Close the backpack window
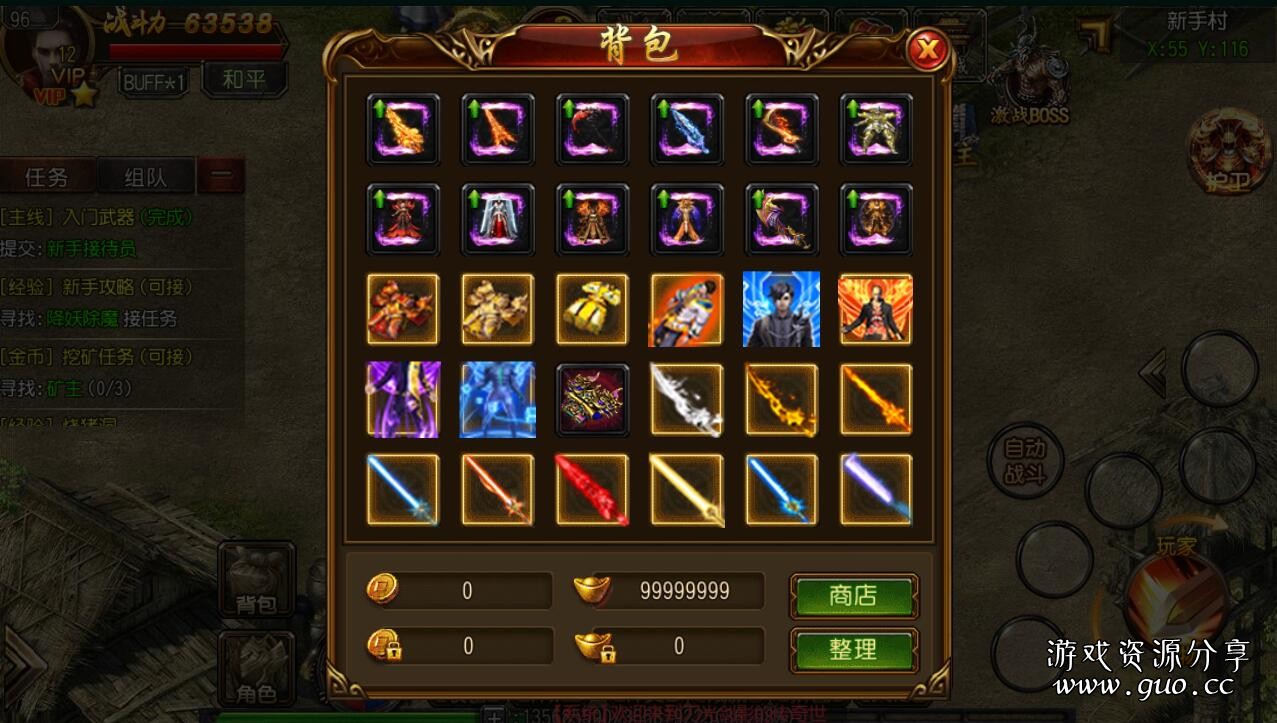Image resolution: width=1277 pixels, height=723 pixels. coord(928,48)
